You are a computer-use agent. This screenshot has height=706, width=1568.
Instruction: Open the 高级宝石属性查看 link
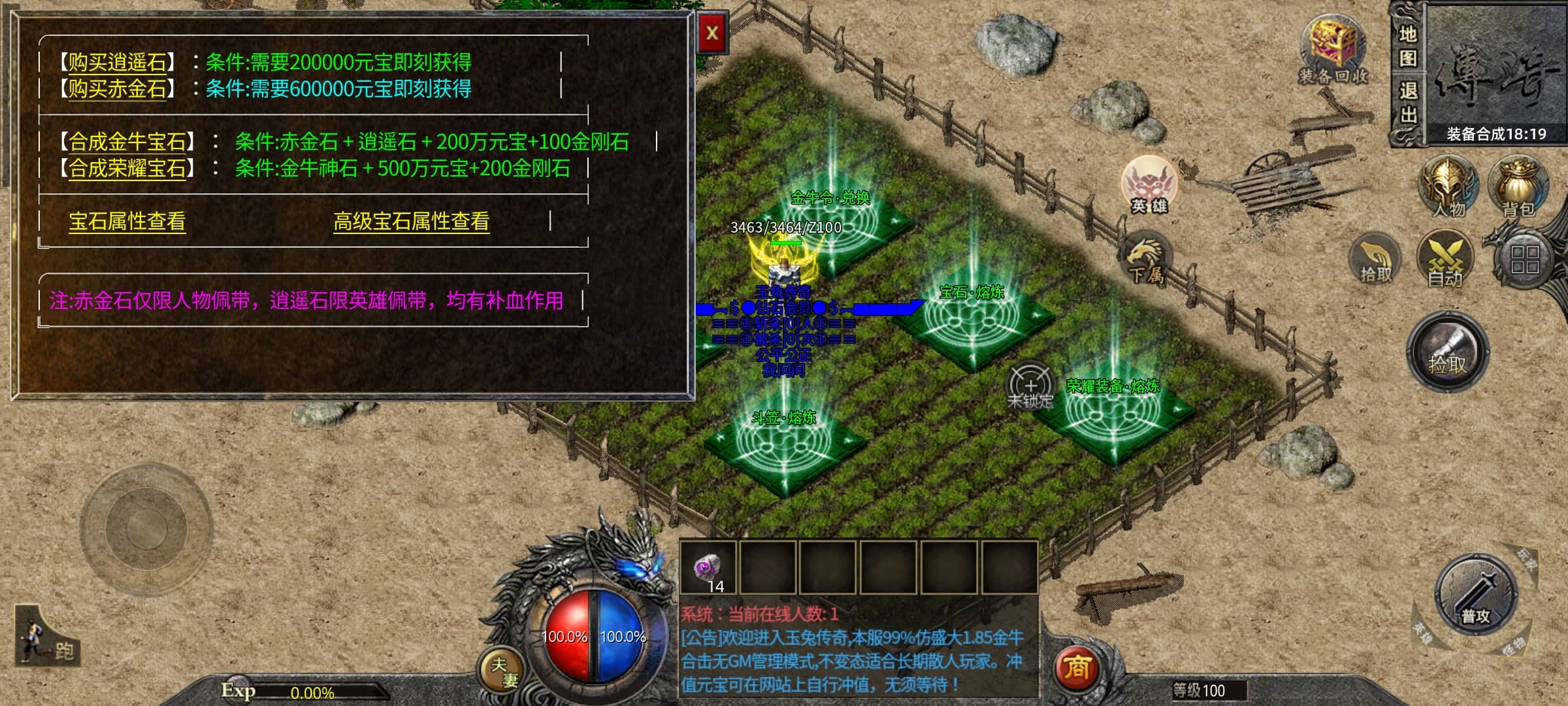tap(411, 222)
